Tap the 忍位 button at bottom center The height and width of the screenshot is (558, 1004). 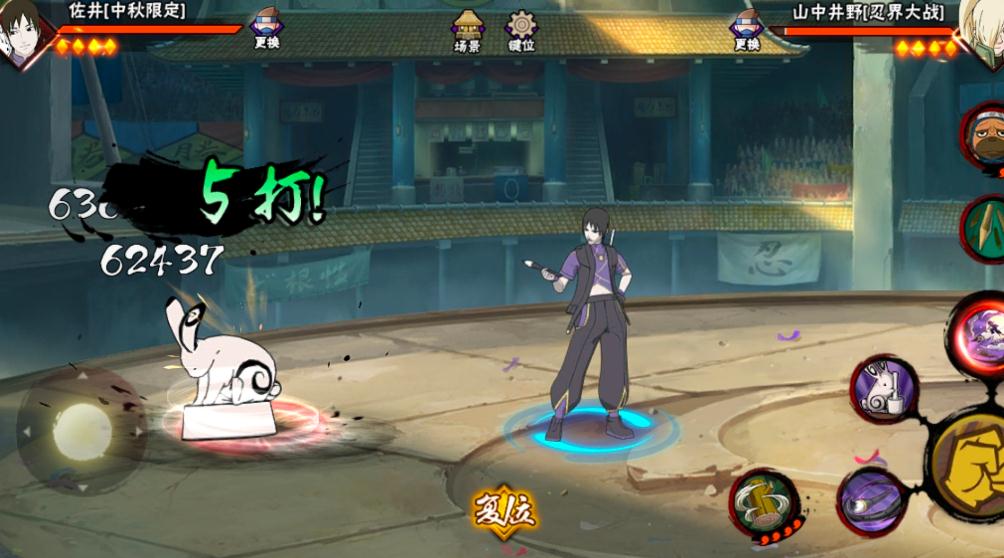[x=505, y=512]
